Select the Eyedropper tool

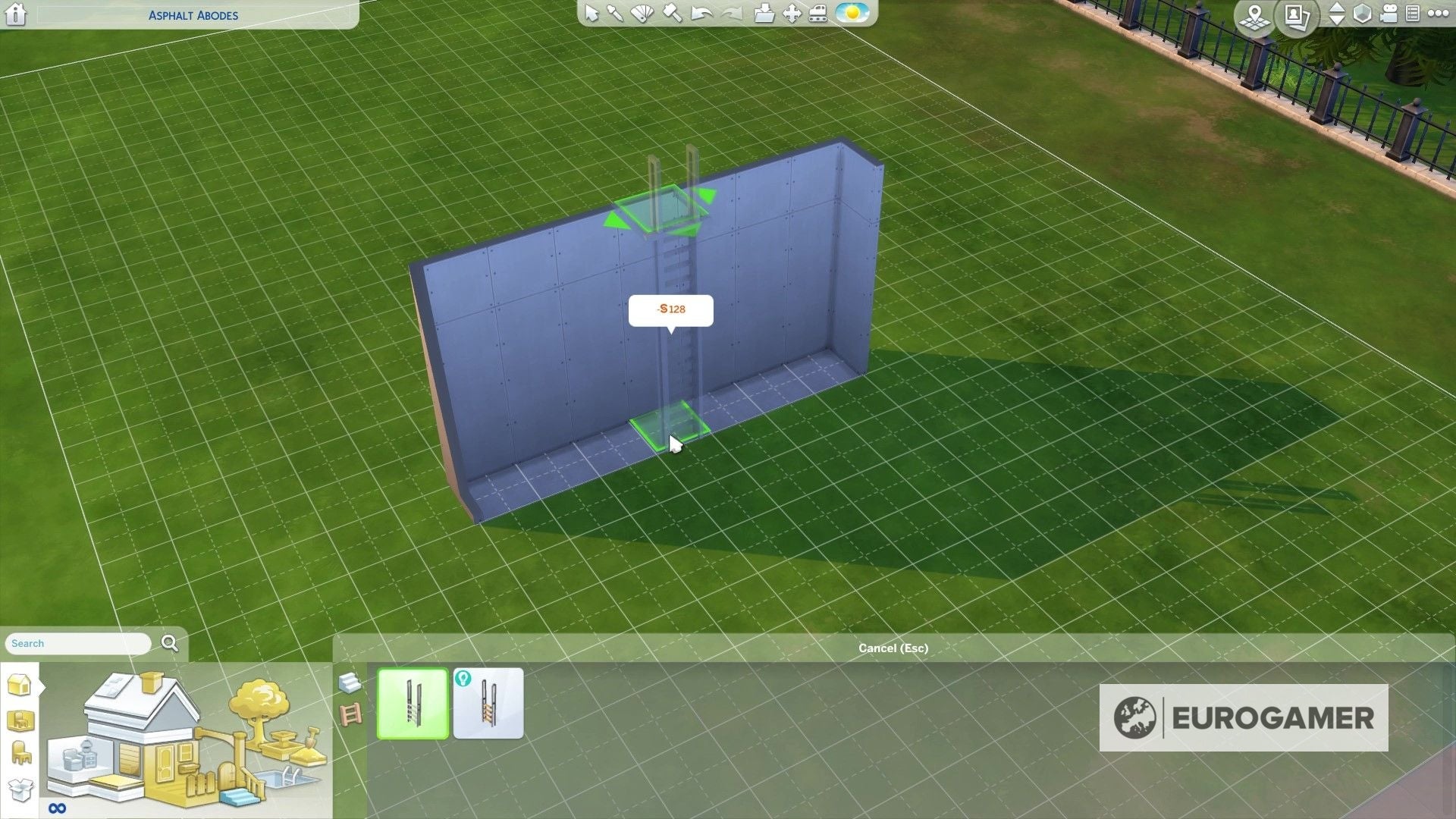(x=616, y=14)
